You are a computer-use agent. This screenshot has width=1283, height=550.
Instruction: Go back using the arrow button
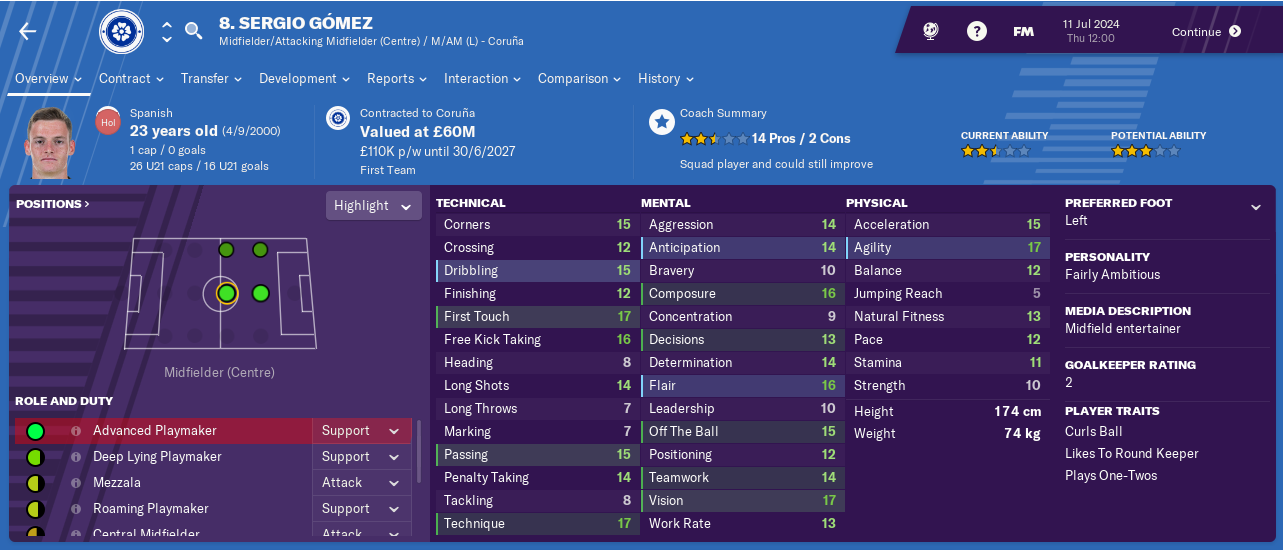pos(27,32)
